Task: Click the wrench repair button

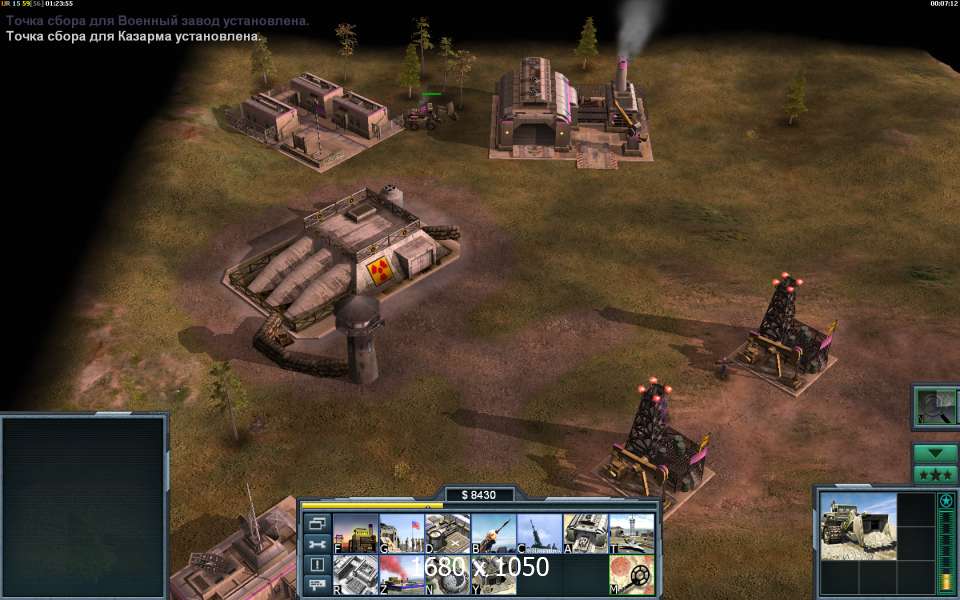Action: (x=317, y=544)
